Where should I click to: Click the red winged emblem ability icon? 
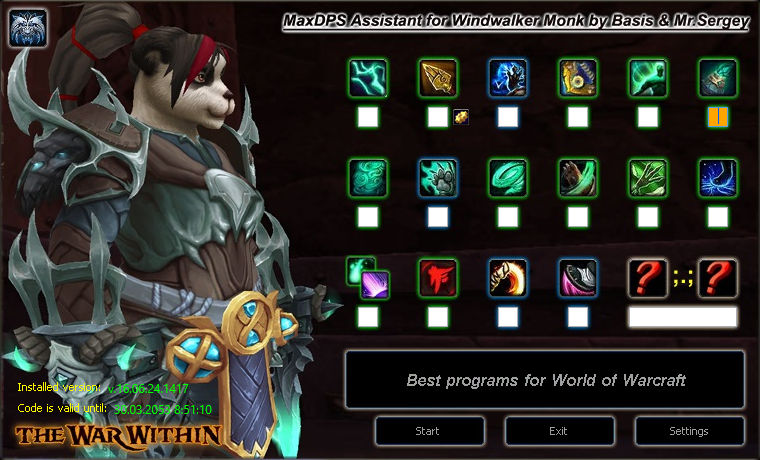[437, 278]
